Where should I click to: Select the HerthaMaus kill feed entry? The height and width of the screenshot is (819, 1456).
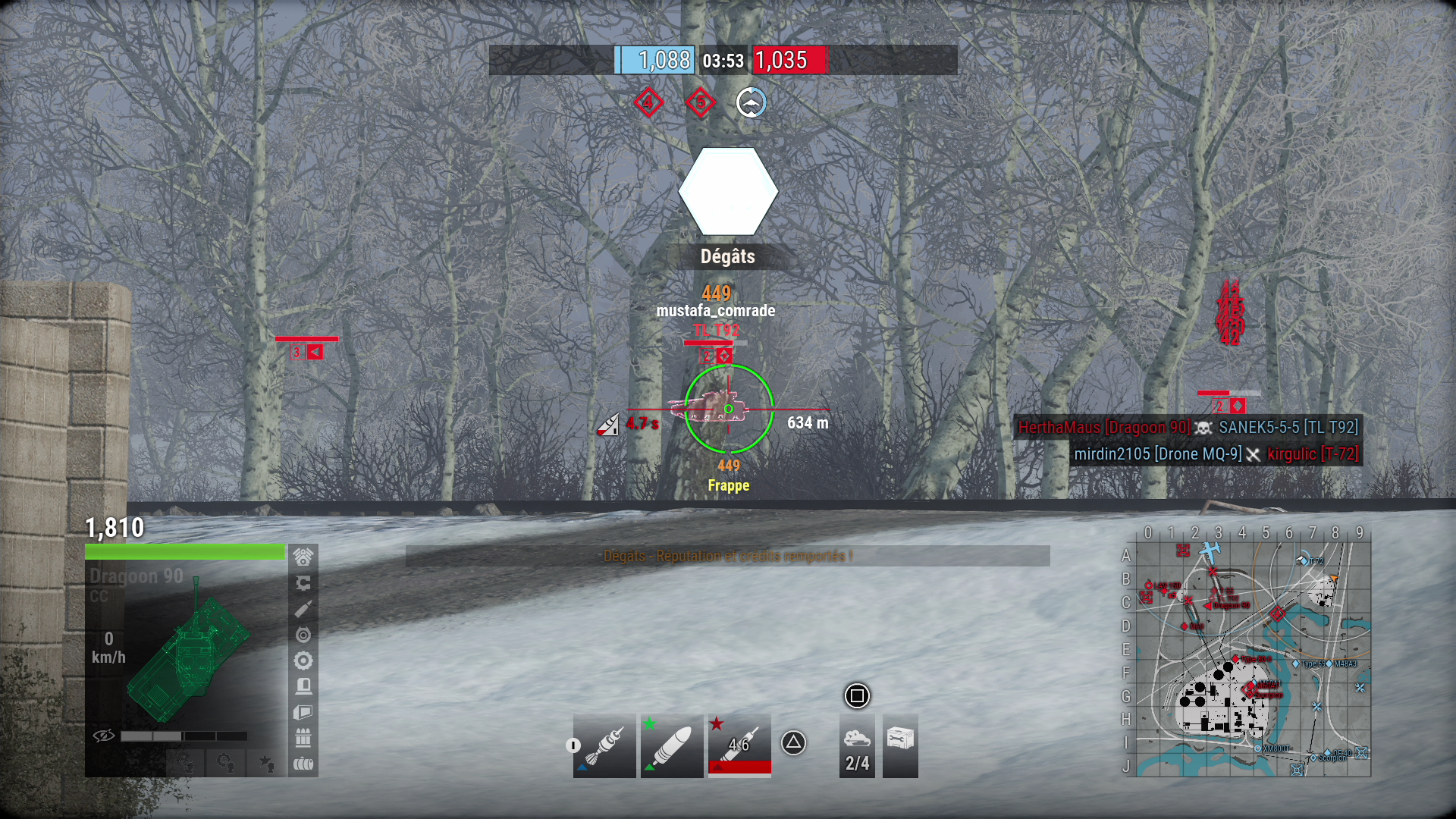click(1103, 428)
